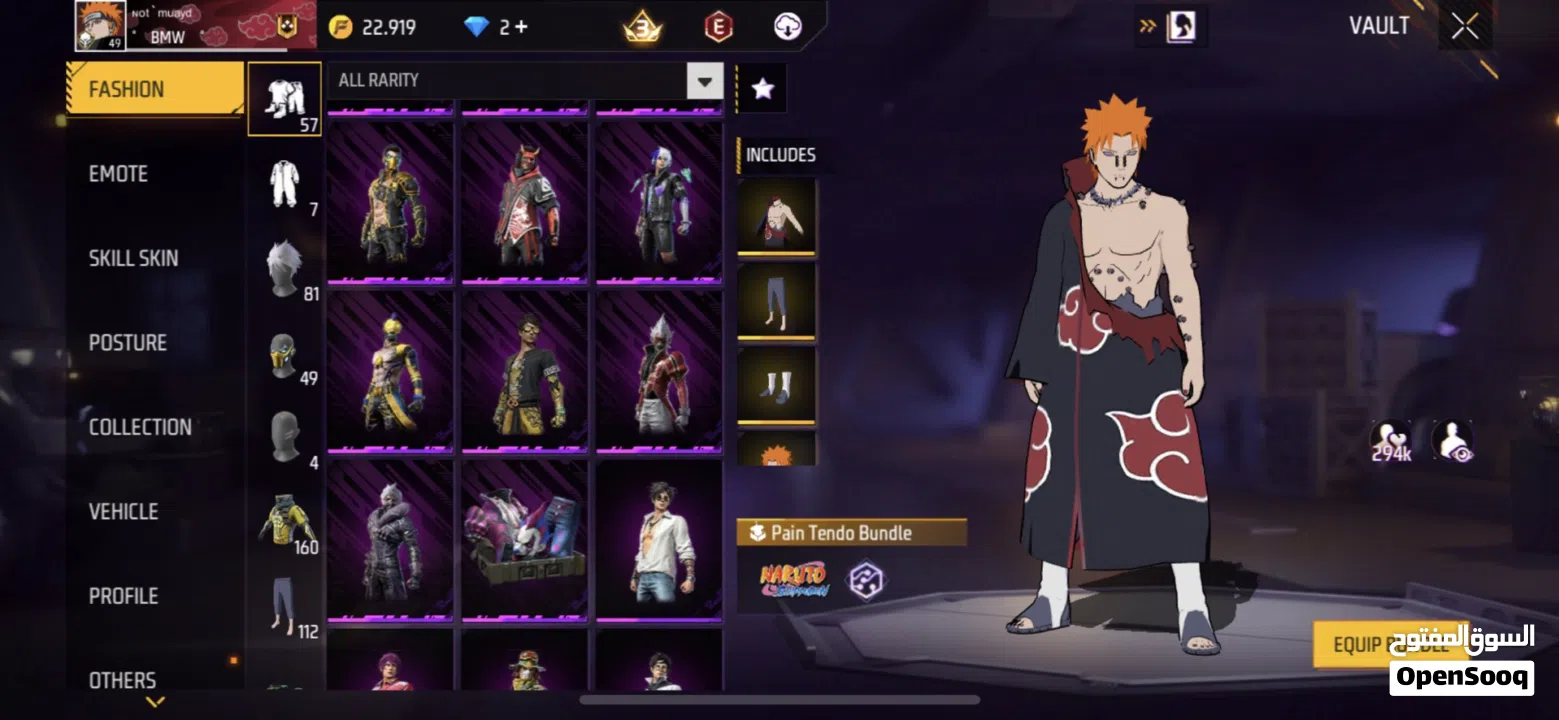
Task: Open the player profile avatar
Action: 100,26
